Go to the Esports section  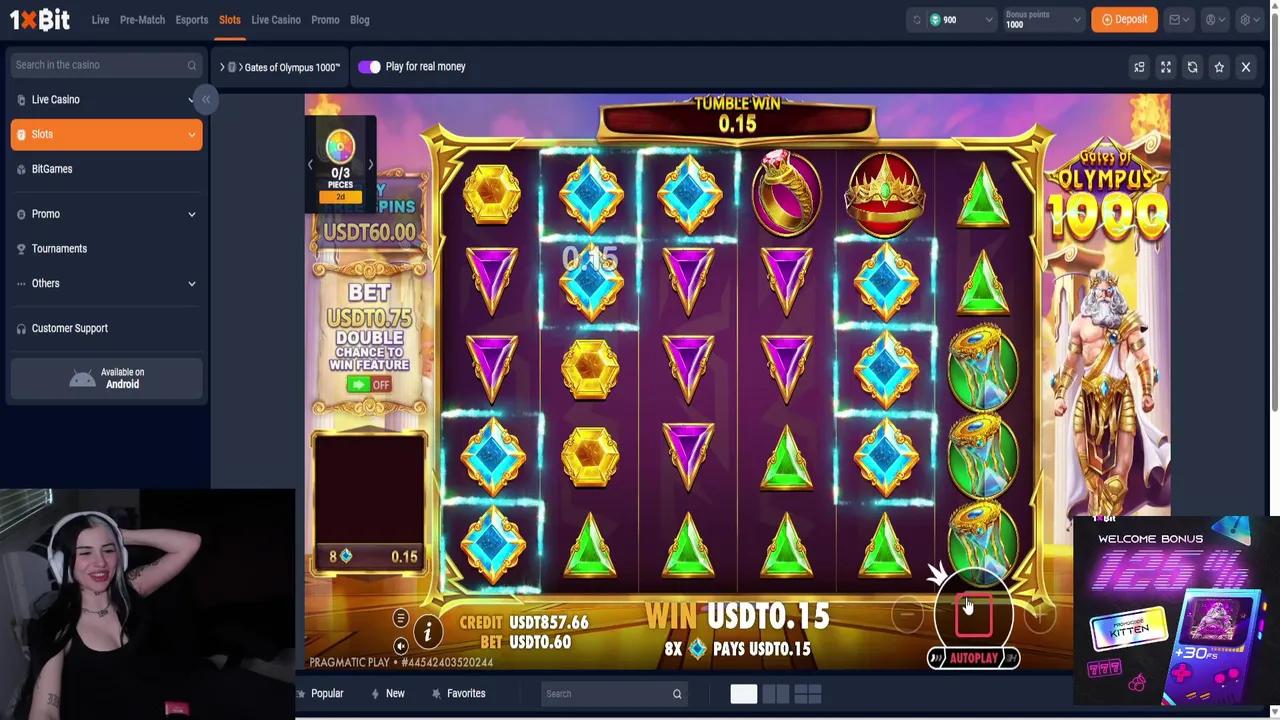(191, 19)
